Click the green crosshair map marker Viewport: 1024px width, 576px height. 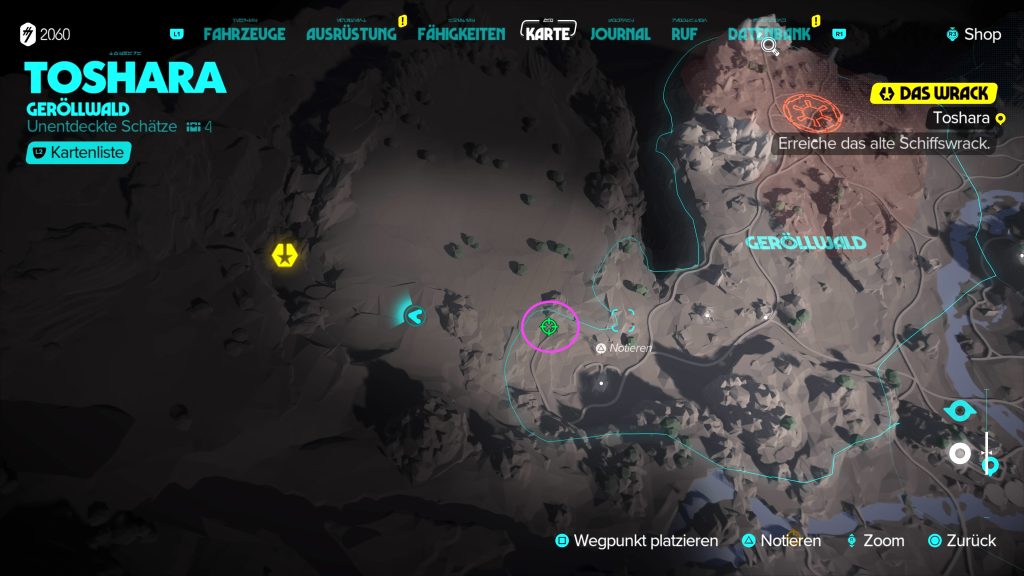point(548,327)
